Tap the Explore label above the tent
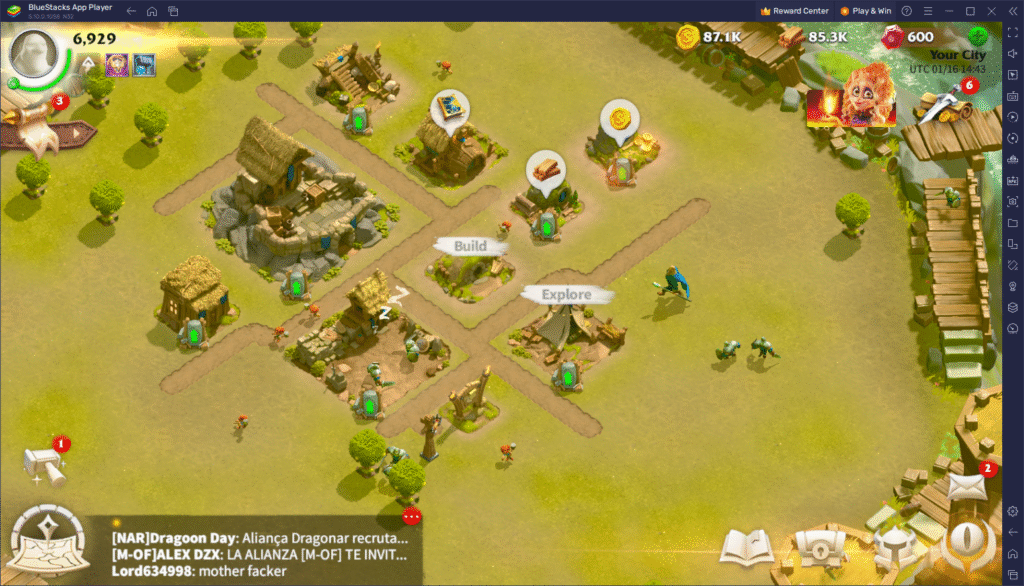 566,294
